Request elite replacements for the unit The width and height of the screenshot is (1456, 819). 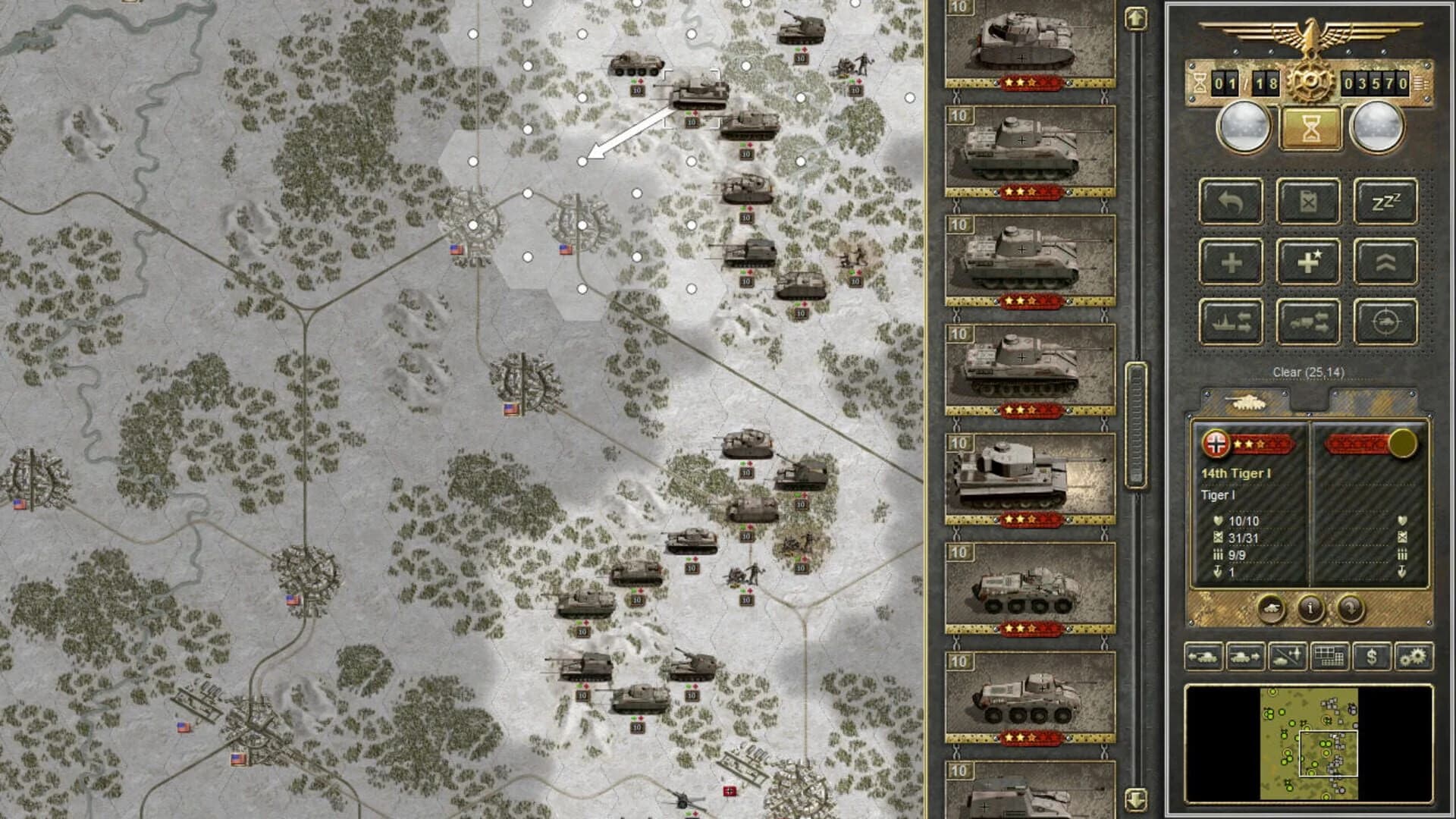coord(1310,262)
